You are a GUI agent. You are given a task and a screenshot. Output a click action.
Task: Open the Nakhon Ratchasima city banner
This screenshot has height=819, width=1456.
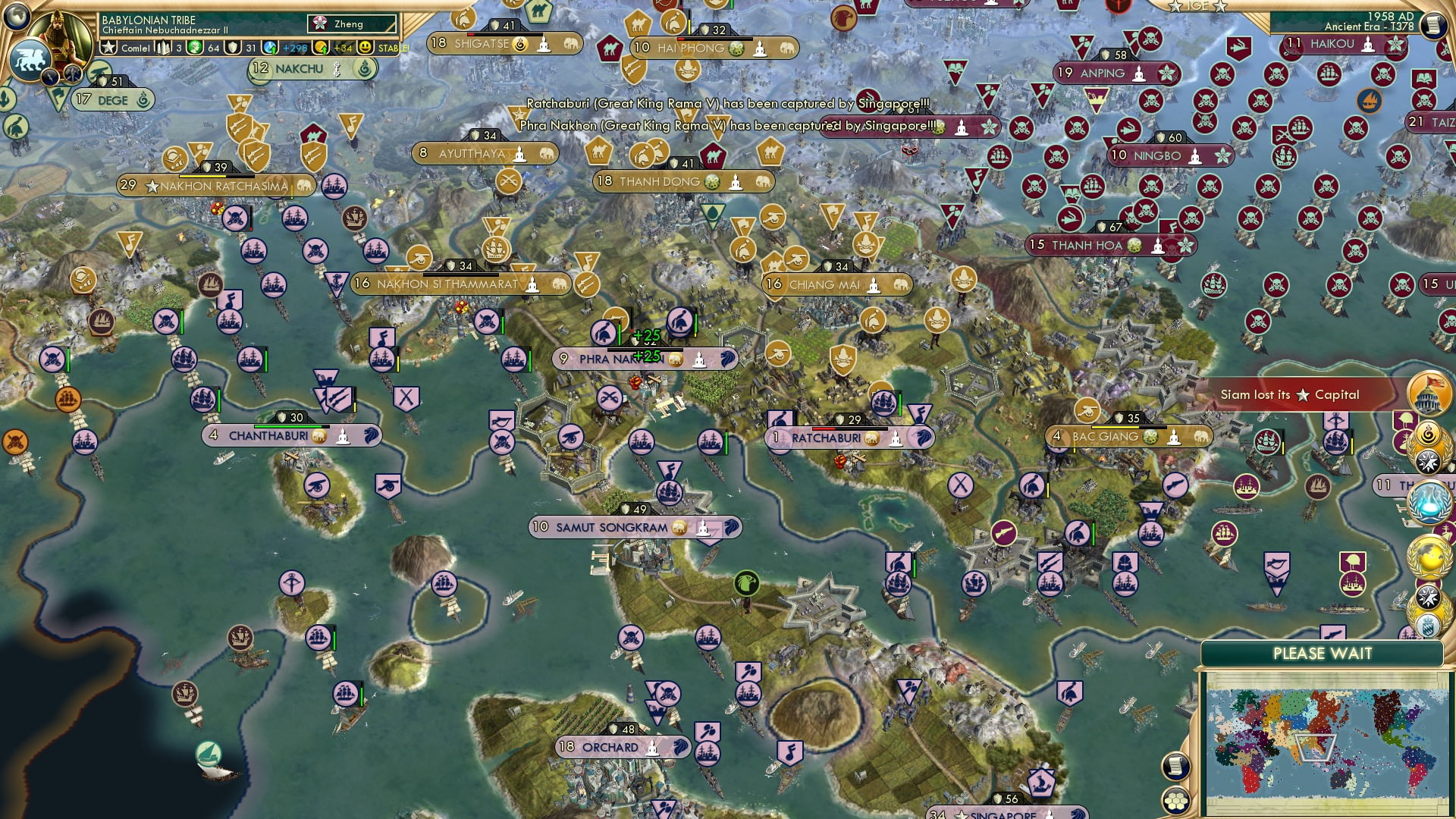click(x=216, y=186)
